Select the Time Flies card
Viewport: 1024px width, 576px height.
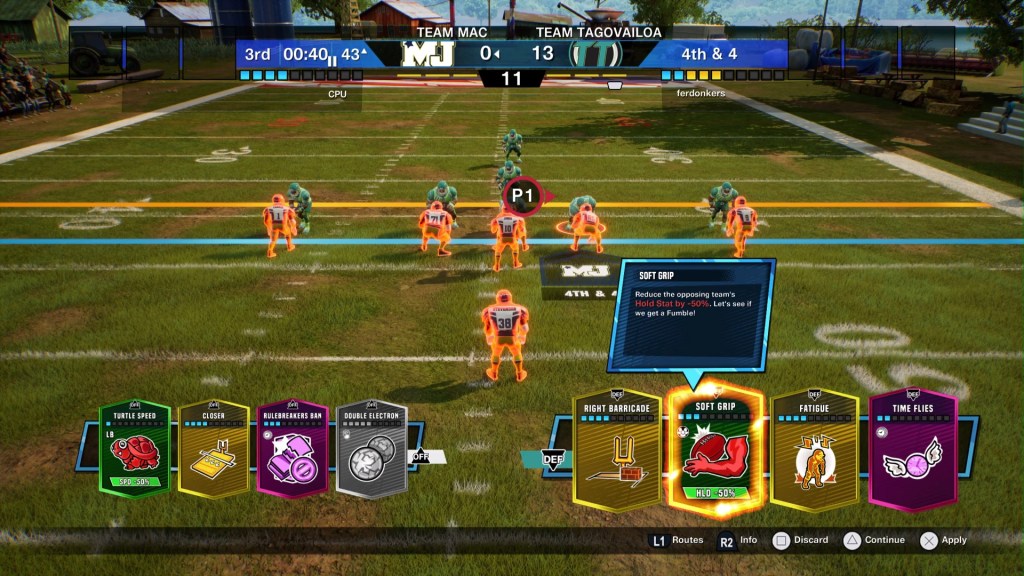coord(912,450)
